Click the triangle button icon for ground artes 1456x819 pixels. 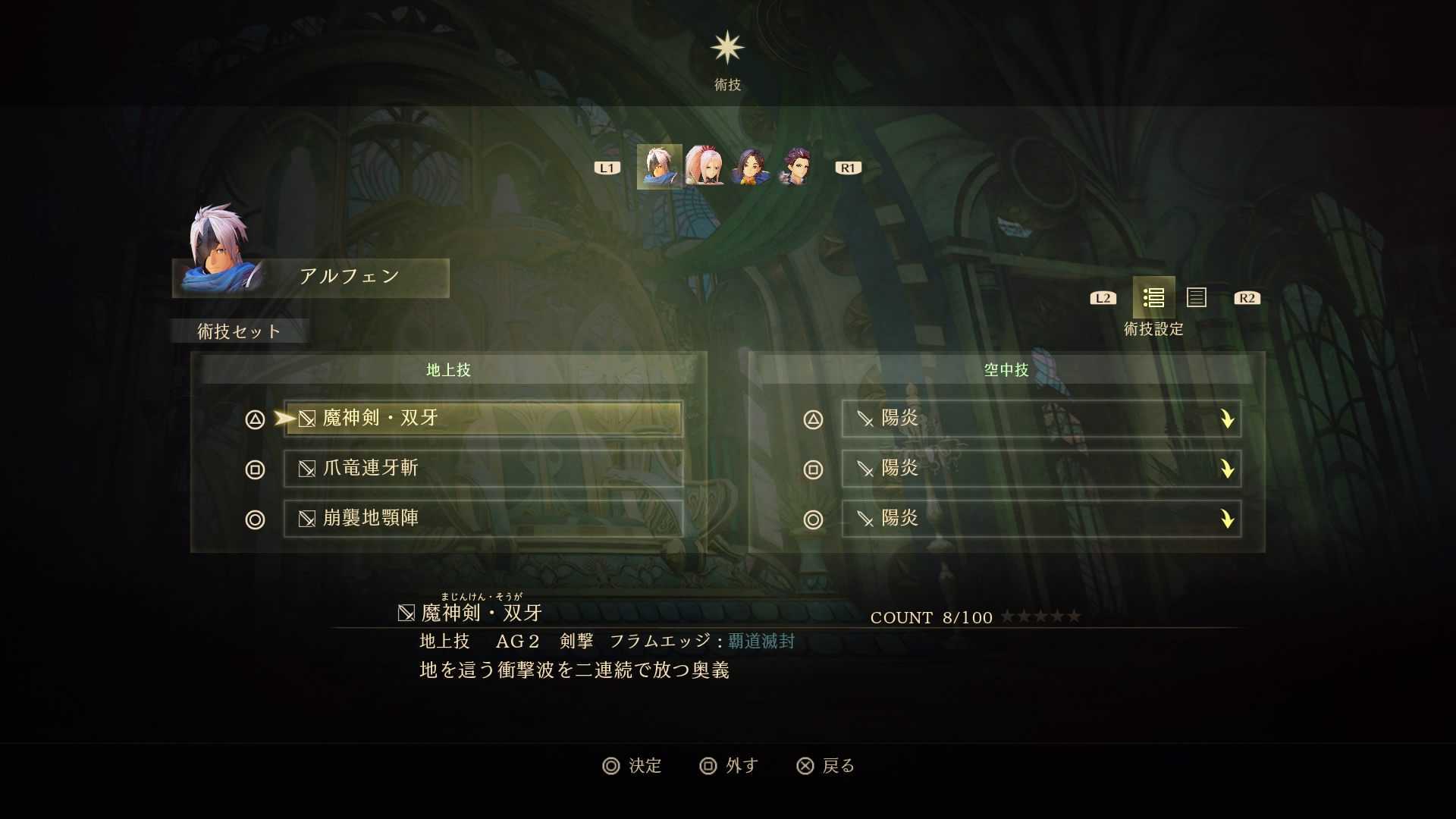pos(255,419)
